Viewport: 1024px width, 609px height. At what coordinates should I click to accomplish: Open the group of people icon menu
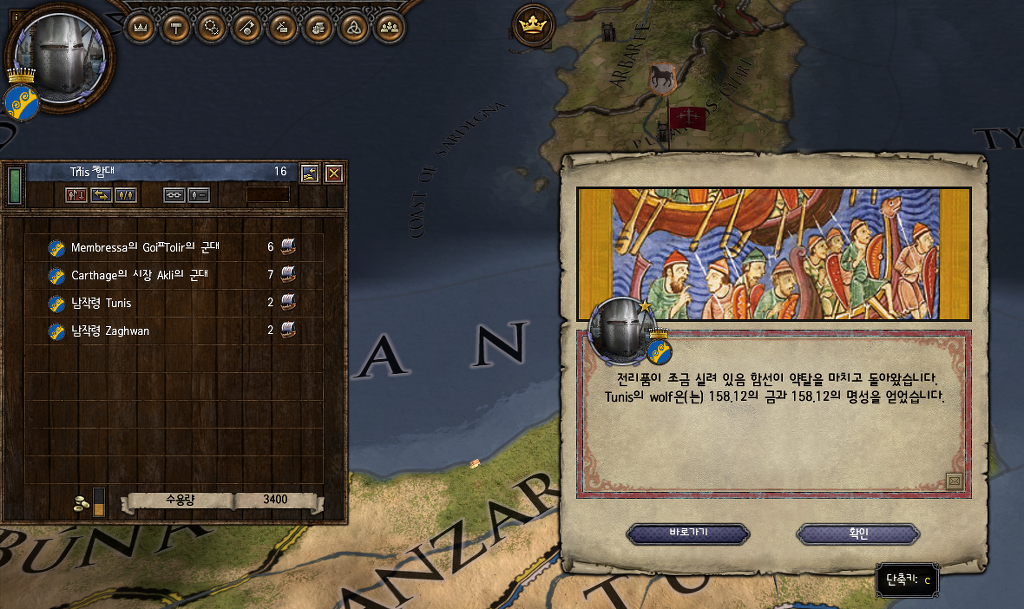pos(388,28)
